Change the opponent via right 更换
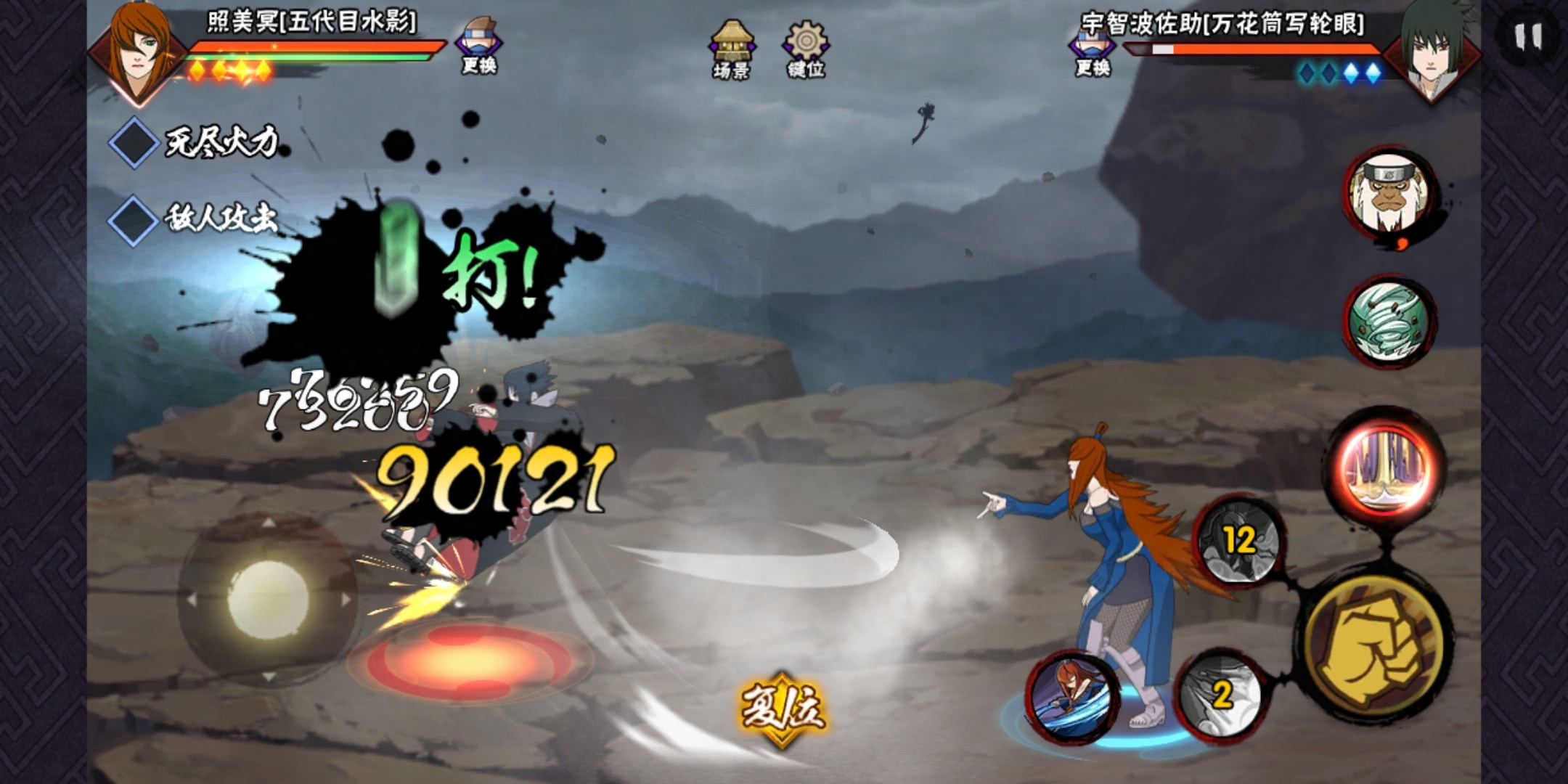This screenshot has width=1568, height=784. click(1093, 51)
